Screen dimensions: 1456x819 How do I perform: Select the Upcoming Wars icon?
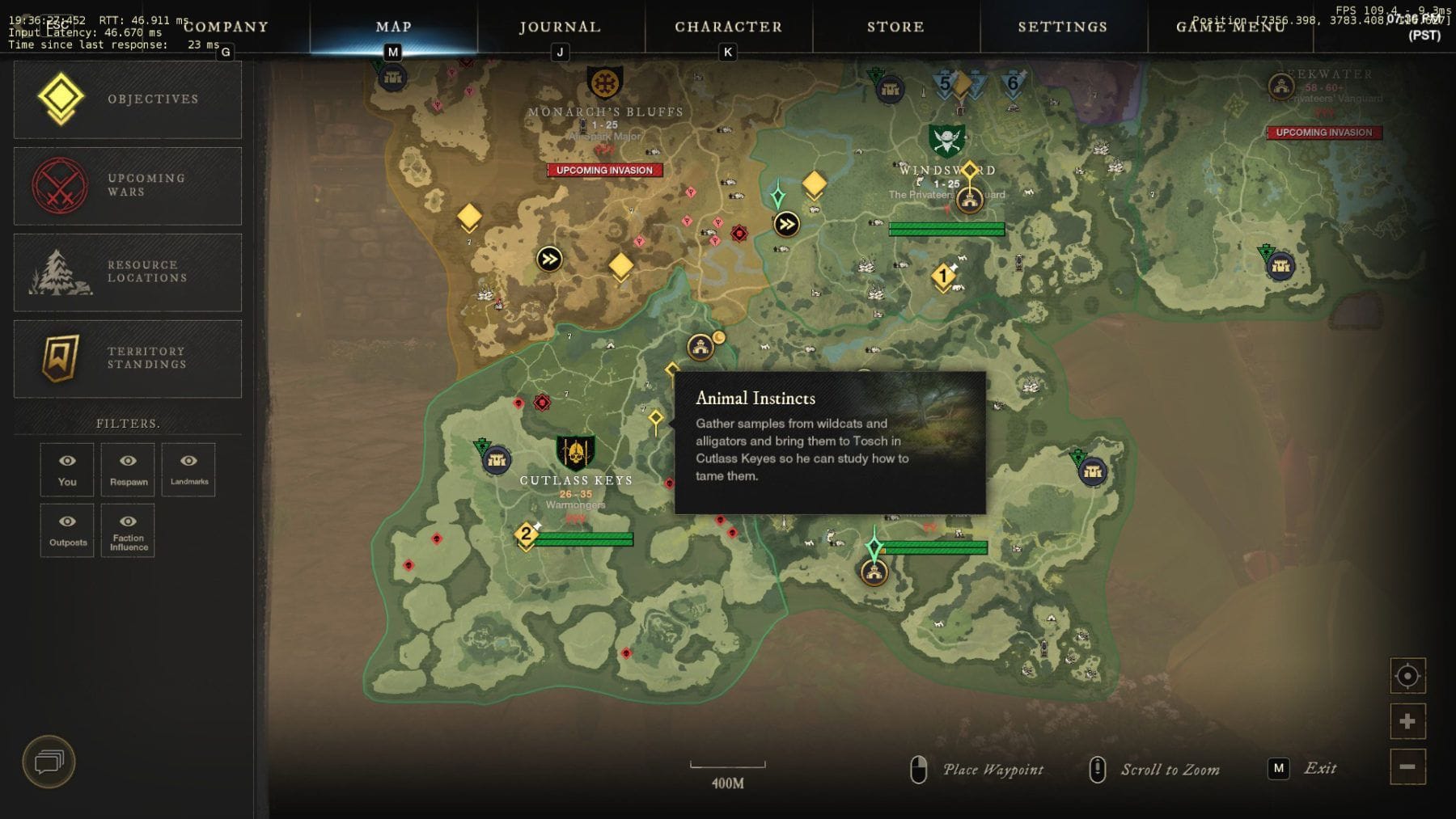tap(62, 185)
